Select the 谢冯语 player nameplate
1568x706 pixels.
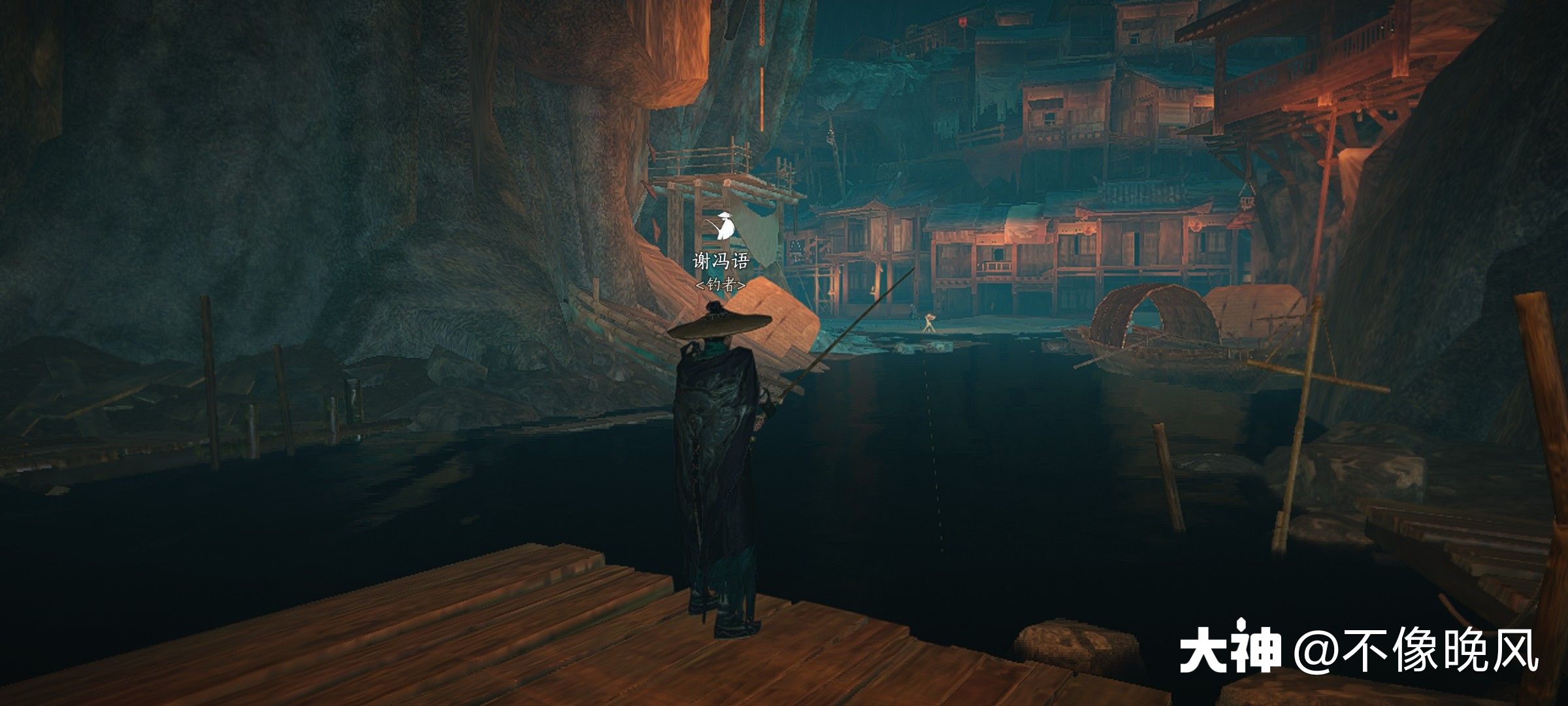[721, 261]
